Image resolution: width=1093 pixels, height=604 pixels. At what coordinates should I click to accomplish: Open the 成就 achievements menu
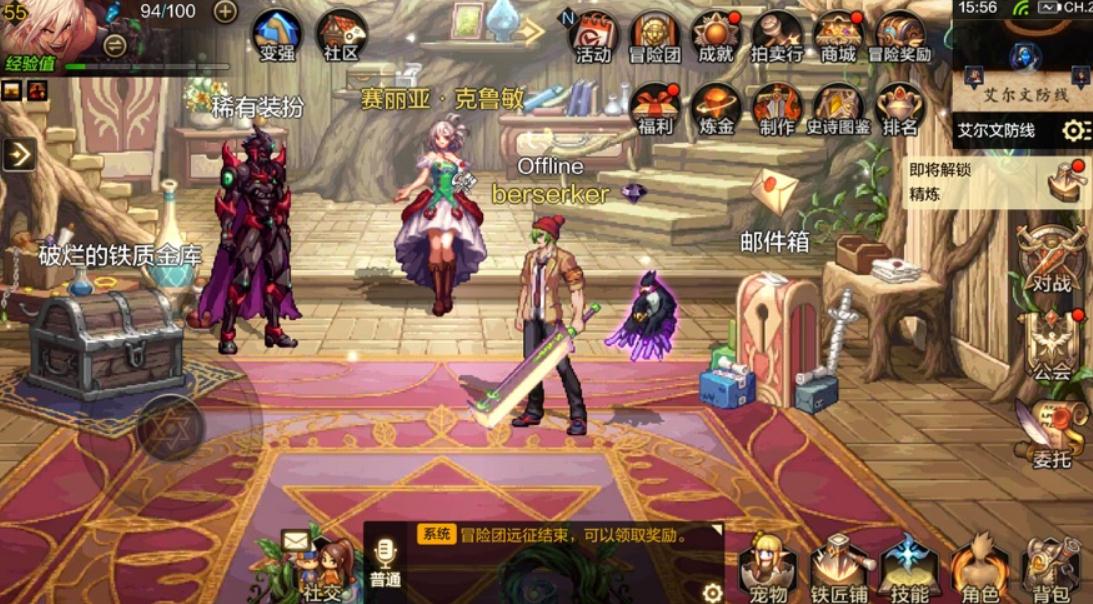pyautogui.click(x=716, y=37)
